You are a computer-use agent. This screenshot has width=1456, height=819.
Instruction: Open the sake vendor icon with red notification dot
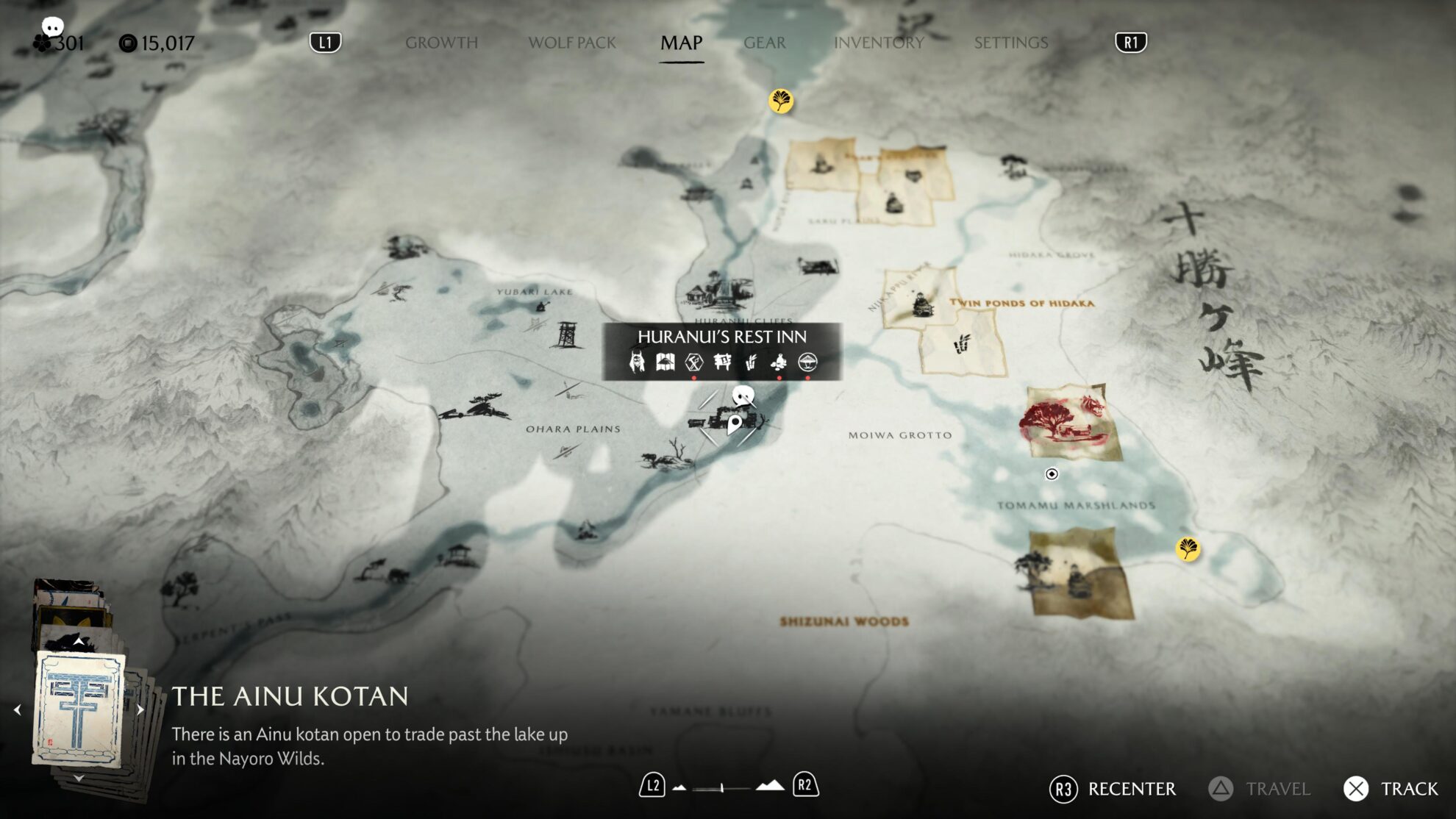click(779, 362)
